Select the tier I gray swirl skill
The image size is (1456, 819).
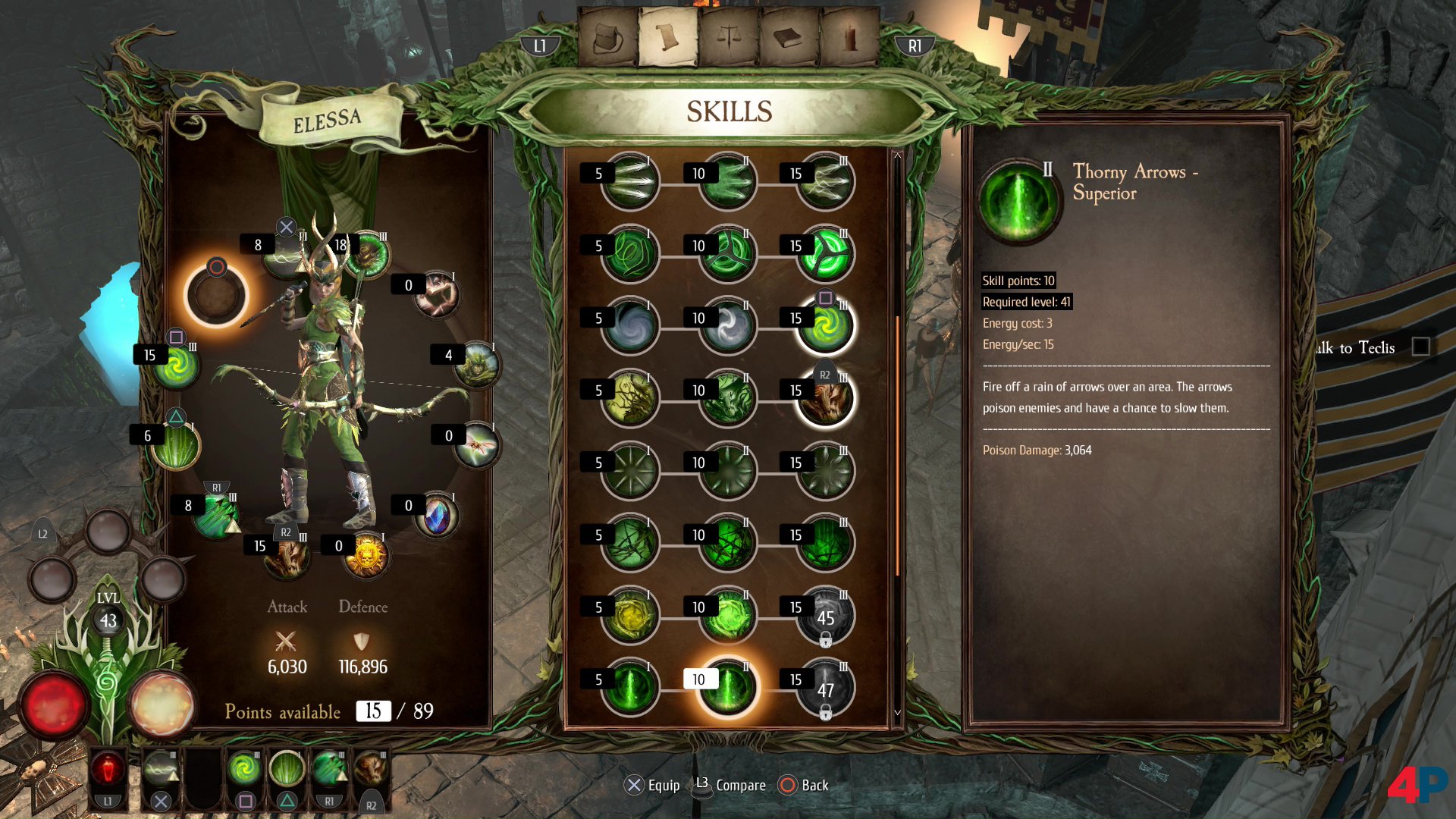pyautogui.click(x=629, y=327)
